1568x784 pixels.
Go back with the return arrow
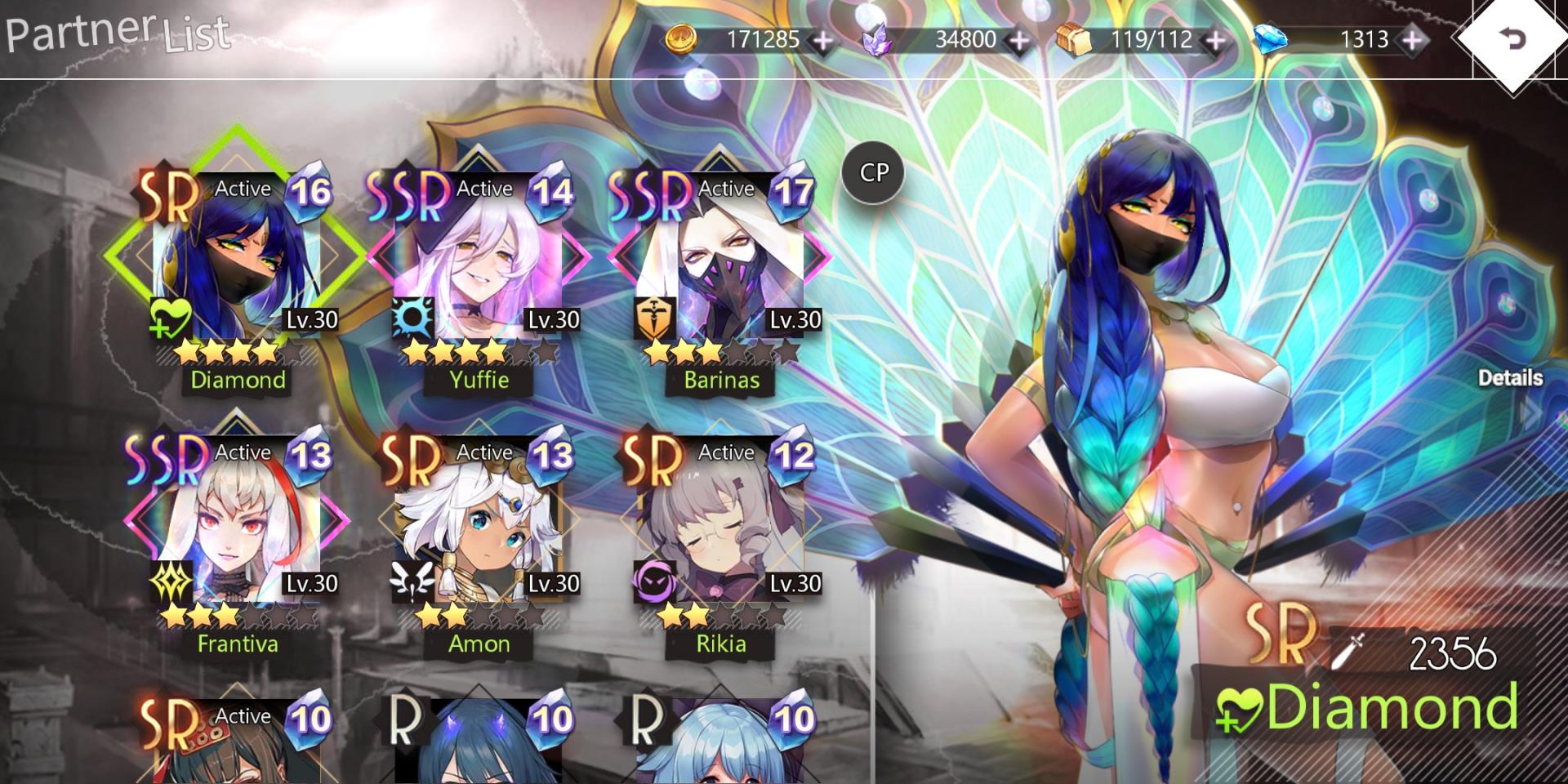coord(1512,38)
